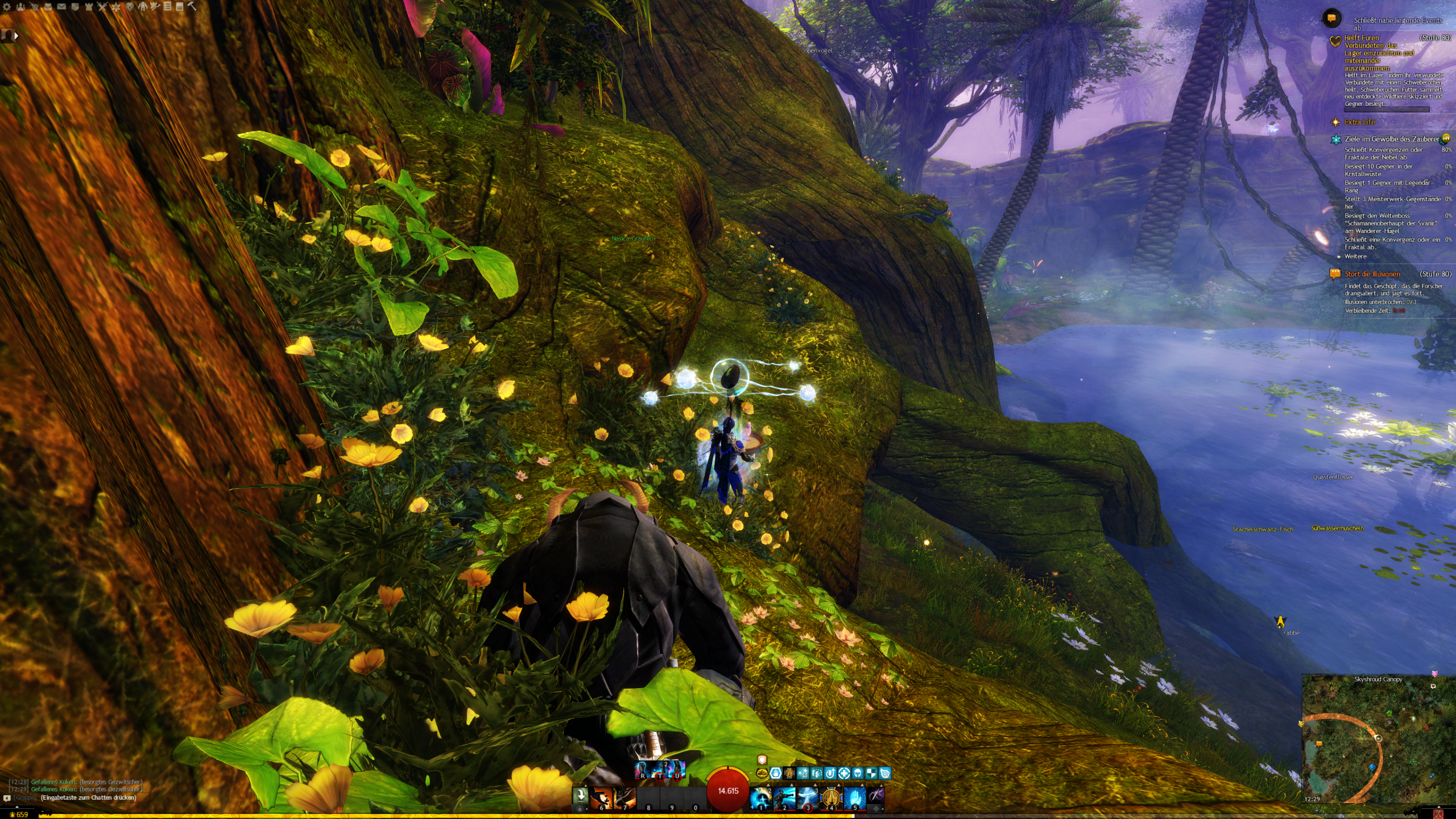
Task: Open the hammer crafting icon
Action: 192,7
